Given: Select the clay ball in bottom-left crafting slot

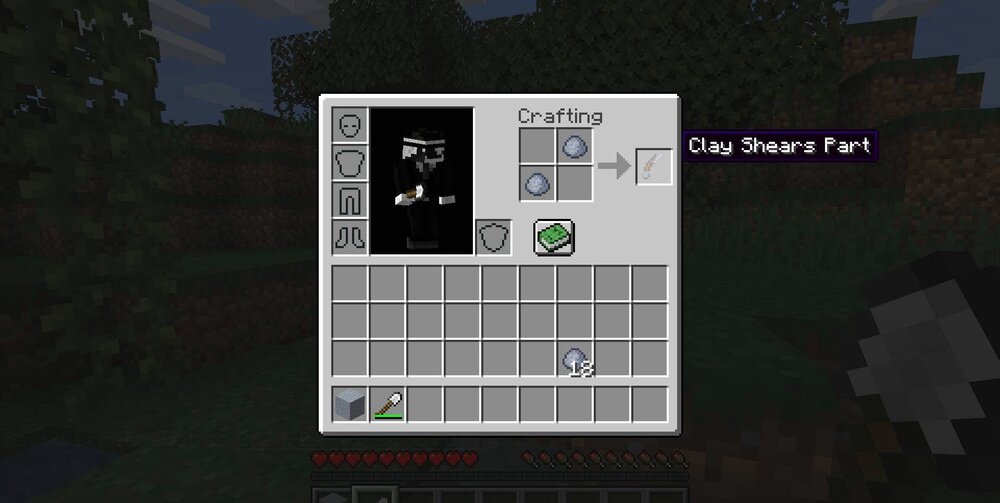Looking at the screenshot, I should pyautogui.click(x=537, y=184).
